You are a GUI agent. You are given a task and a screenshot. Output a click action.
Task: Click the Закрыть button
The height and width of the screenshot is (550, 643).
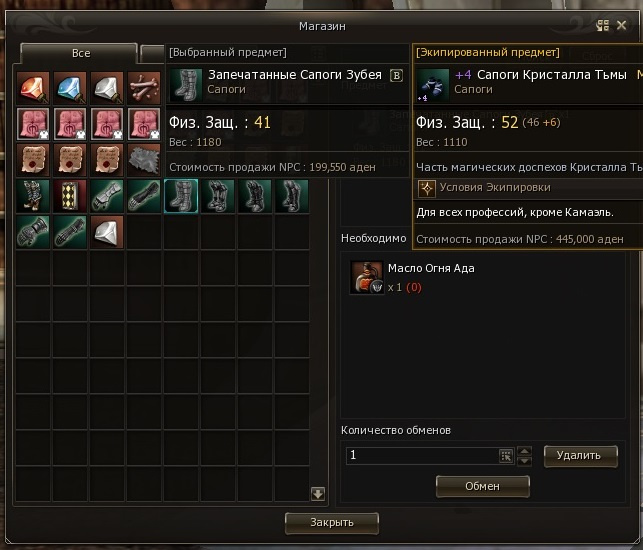pos(332,522)
